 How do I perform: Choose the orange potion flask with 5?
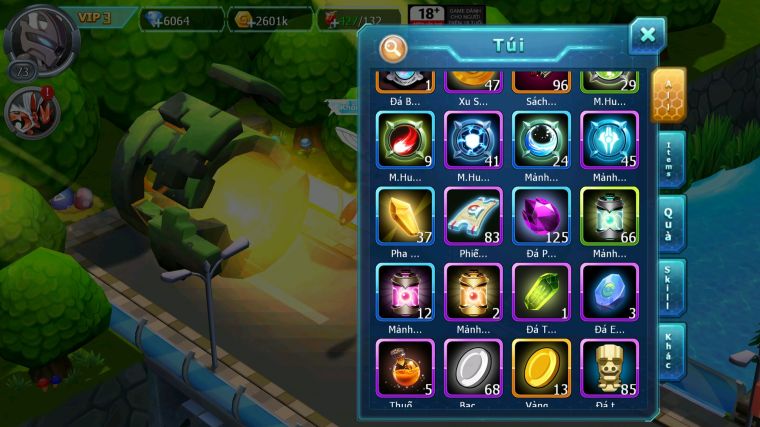(x=405, y=368)
